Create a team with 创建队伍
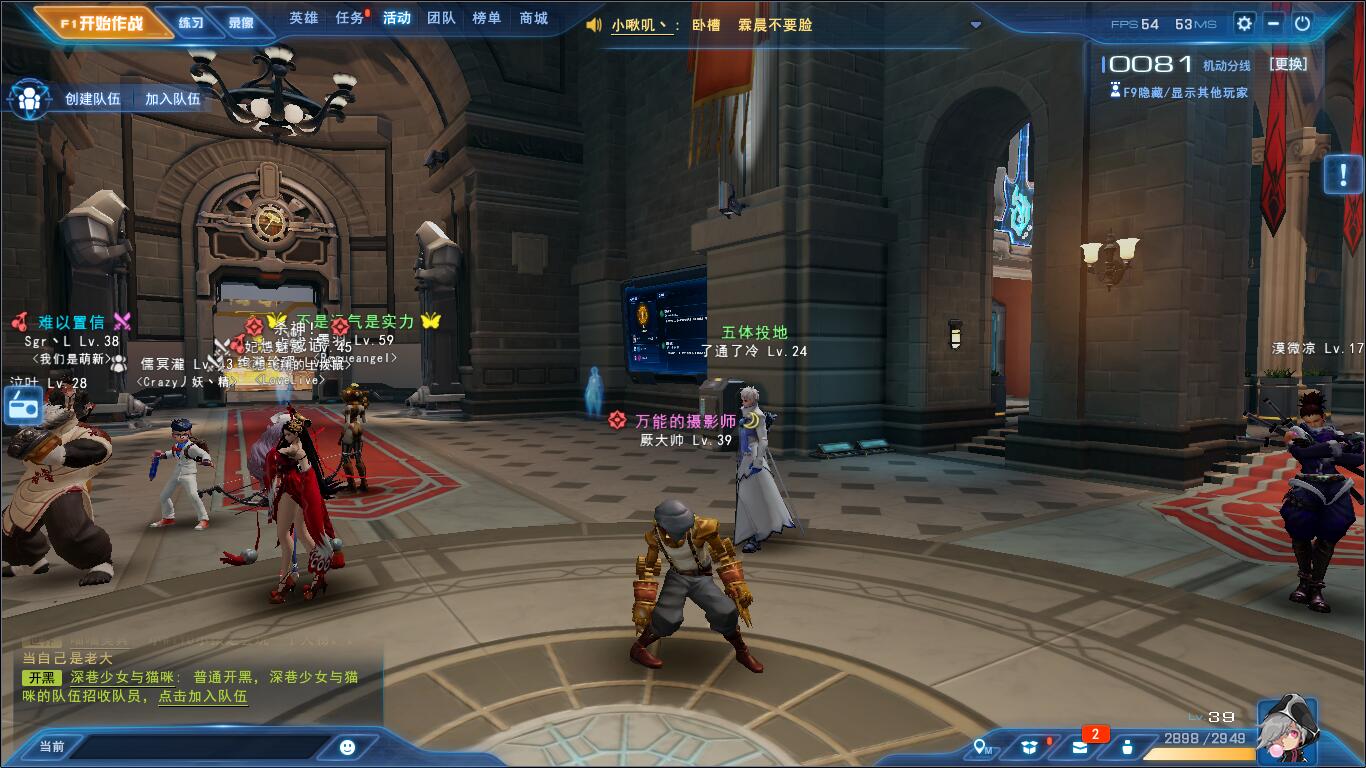The width and height of the screenshot is (1366, 768). tap(92, 99)
